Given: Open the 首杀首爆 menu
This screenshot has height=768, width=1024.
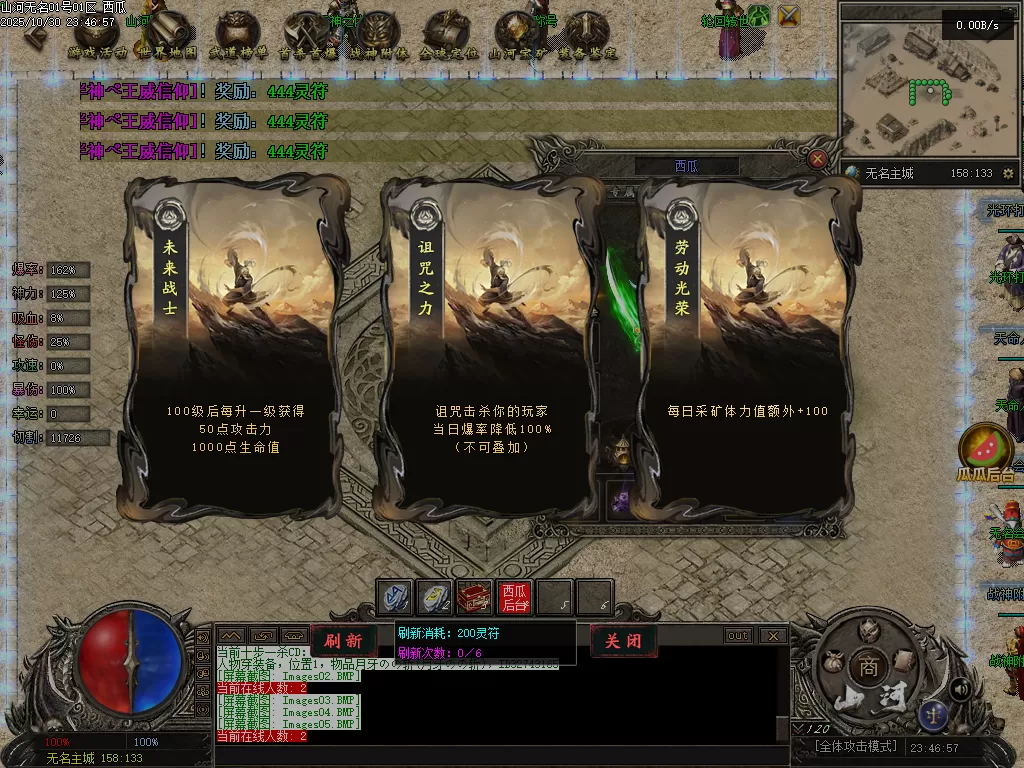Looking at the screenshot, I should [307, 36].
